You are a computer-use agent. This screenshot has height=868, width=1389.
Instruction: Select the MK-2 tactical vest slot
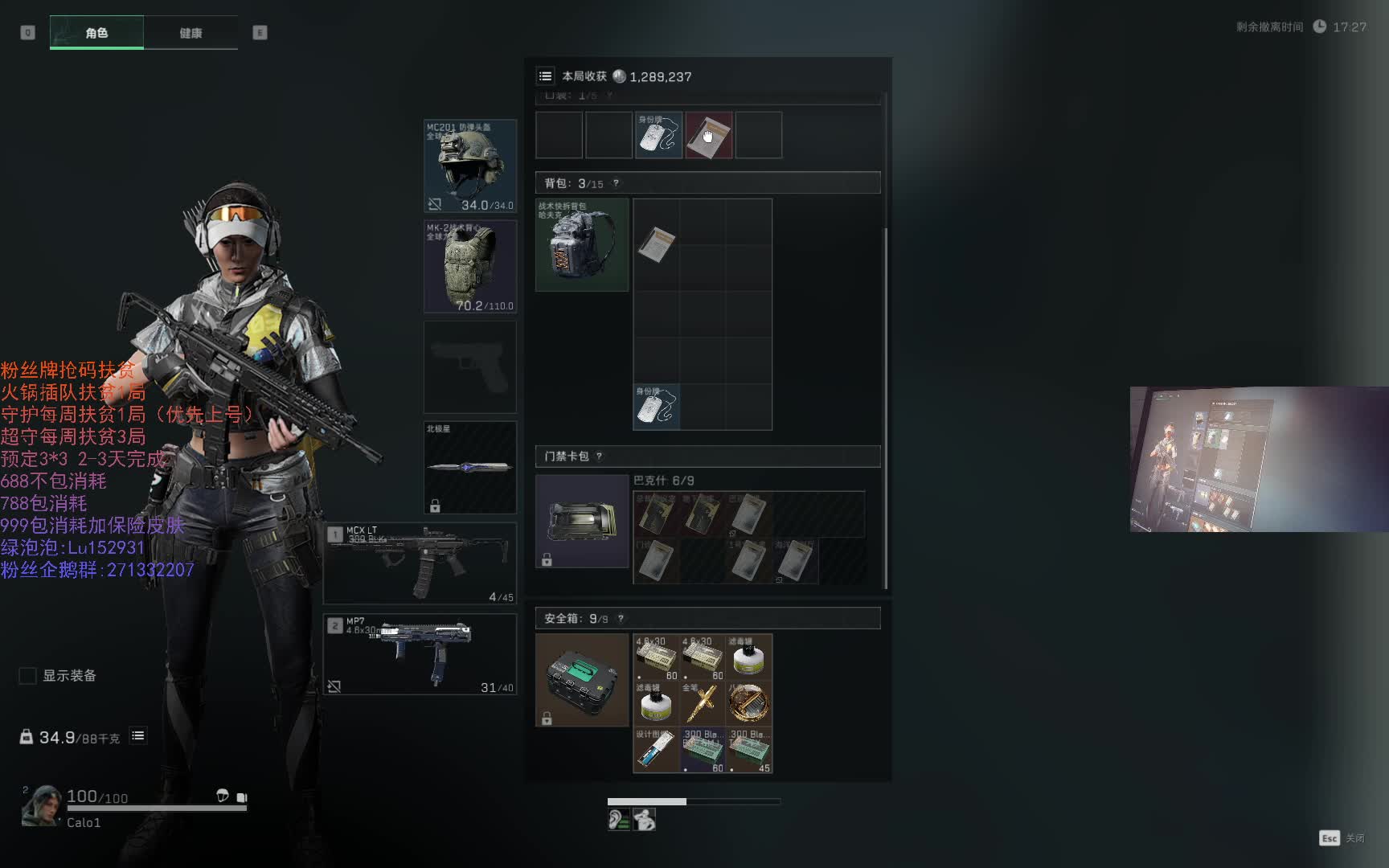coord(470,266)
